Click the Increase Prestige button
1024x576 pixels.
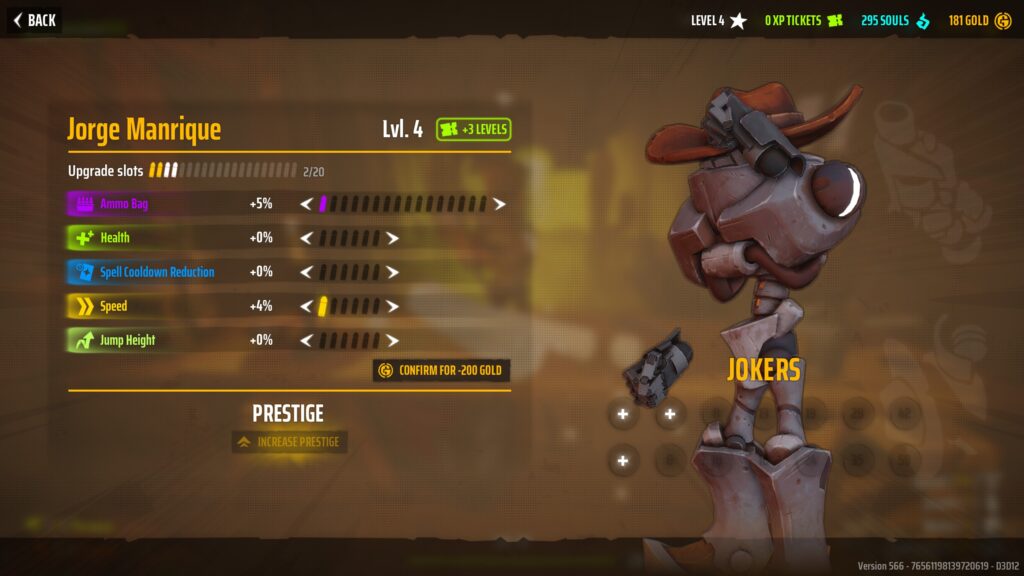(289, 442)
